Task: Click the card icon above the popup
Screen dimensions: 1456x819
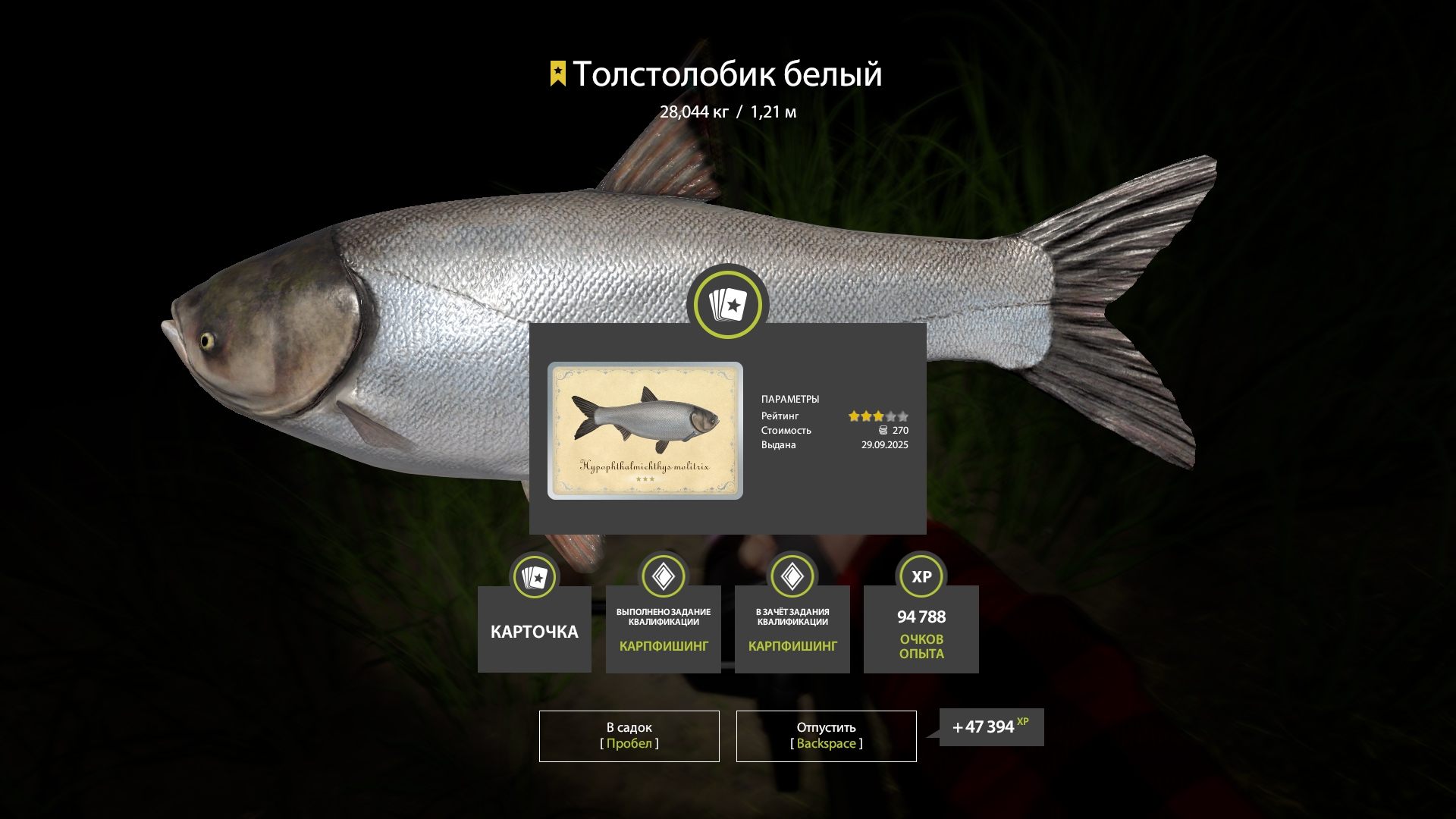Action: (x=728, y=305)
